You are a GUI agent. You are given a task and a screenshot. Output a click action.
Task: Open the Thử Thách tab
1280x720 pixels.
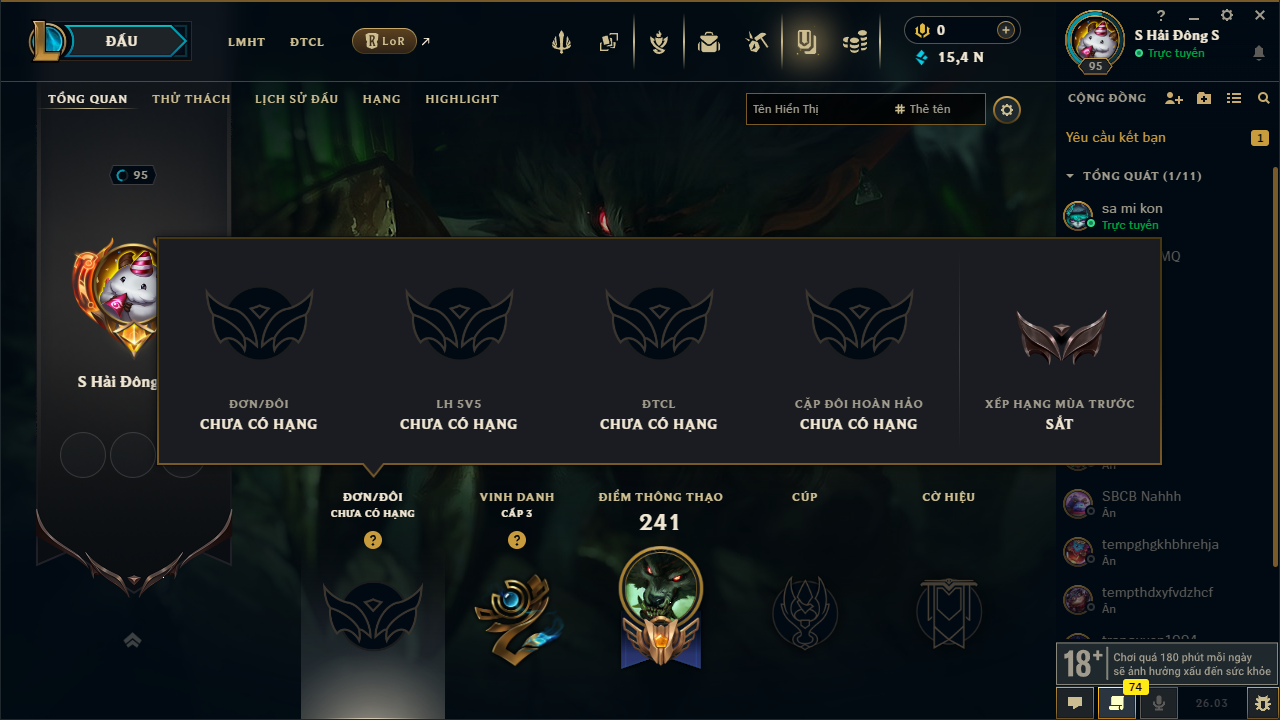pos(191,99)
